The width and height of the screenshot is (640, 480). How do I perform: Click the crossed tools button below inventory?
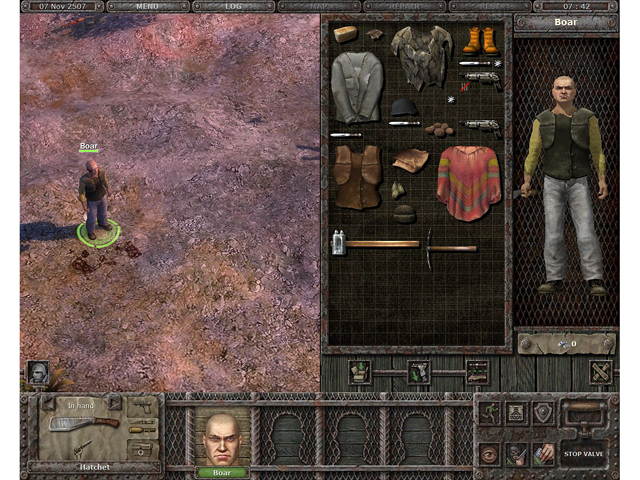click(601, 372)
